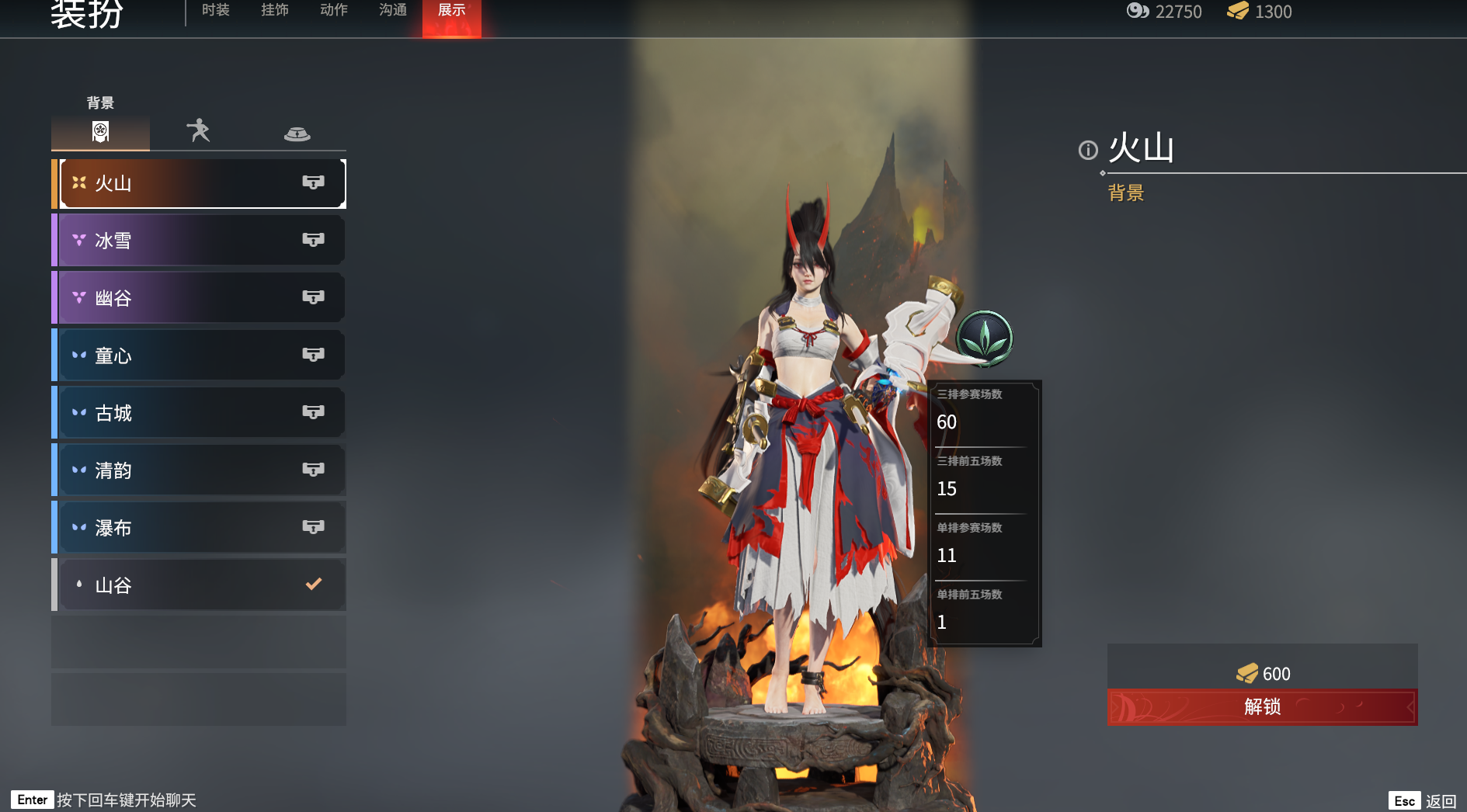This screenshot has width=1467, height=812.
Task: Open the pedestal base category
Action: pyautogui.click(x=297, y=133)
